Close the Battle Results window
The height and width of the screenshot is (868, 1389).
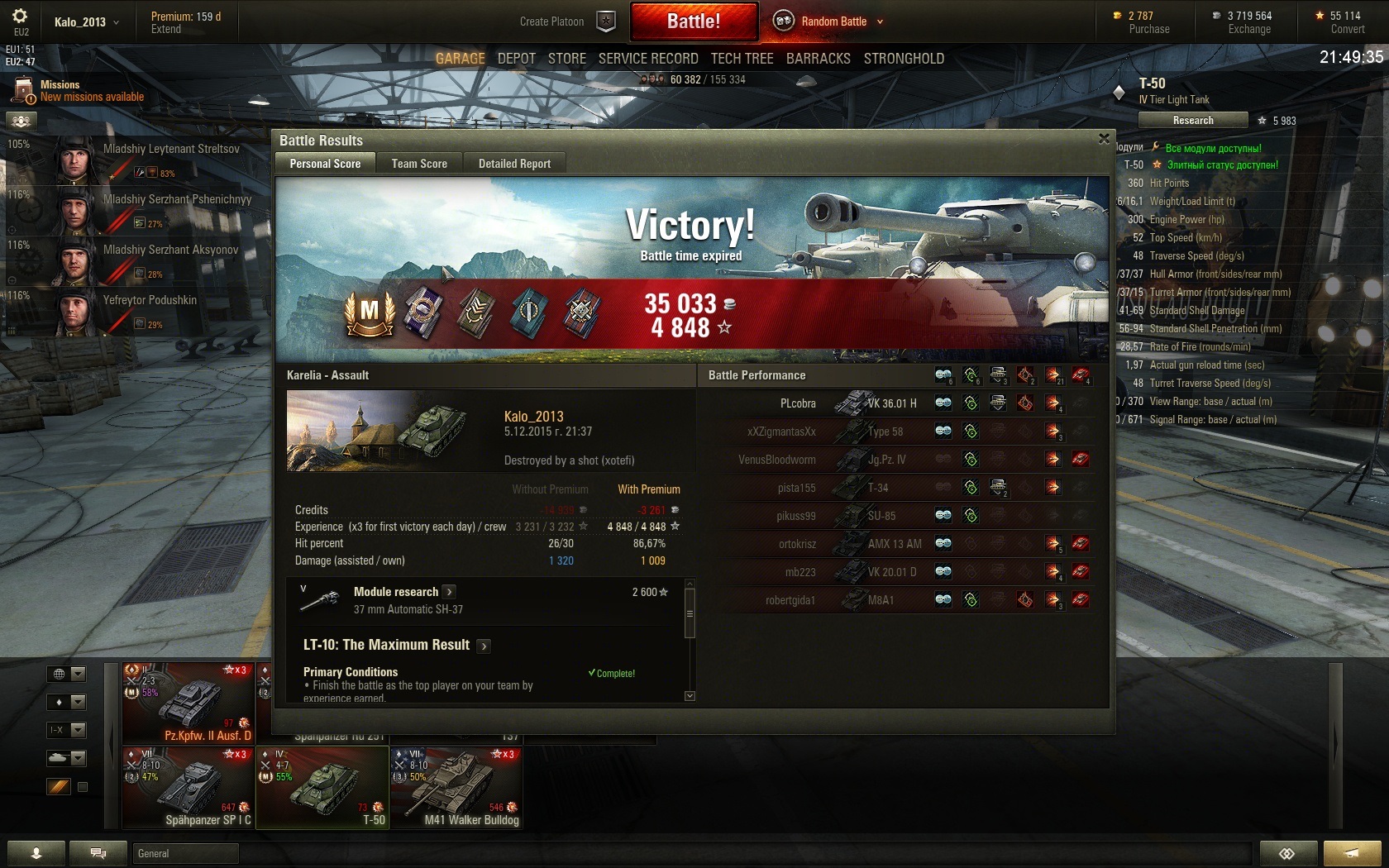pyautogui.click(x=1104, y=139)
